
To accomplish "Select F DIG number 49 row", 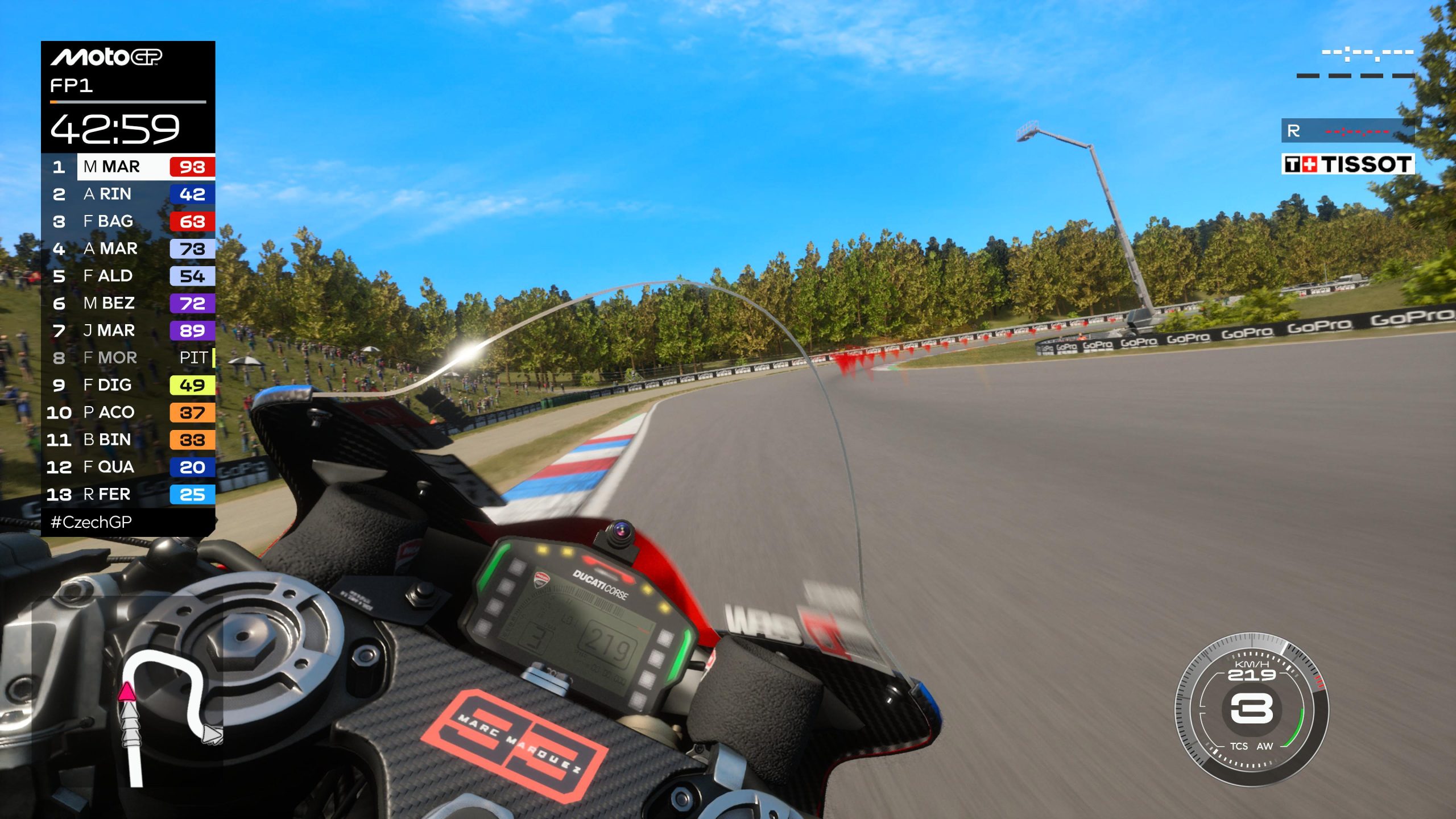I will pos(129,385).
